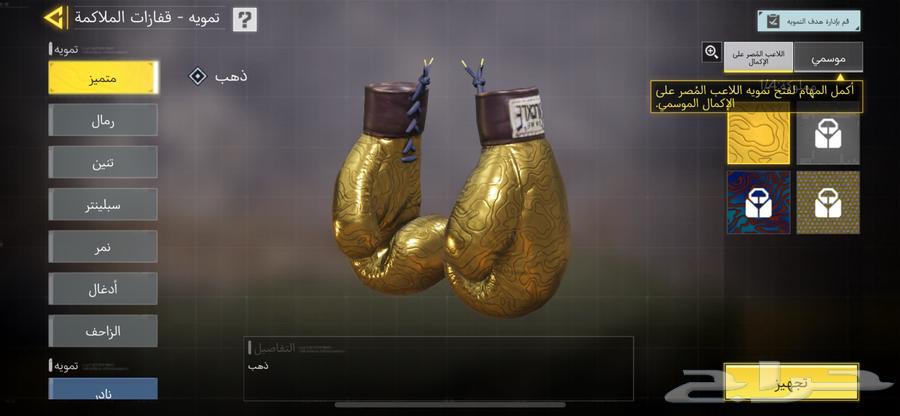Choose the locked red and blue camo swatch
This screenshot has height=416, width=900.
(x=758, y=202)
